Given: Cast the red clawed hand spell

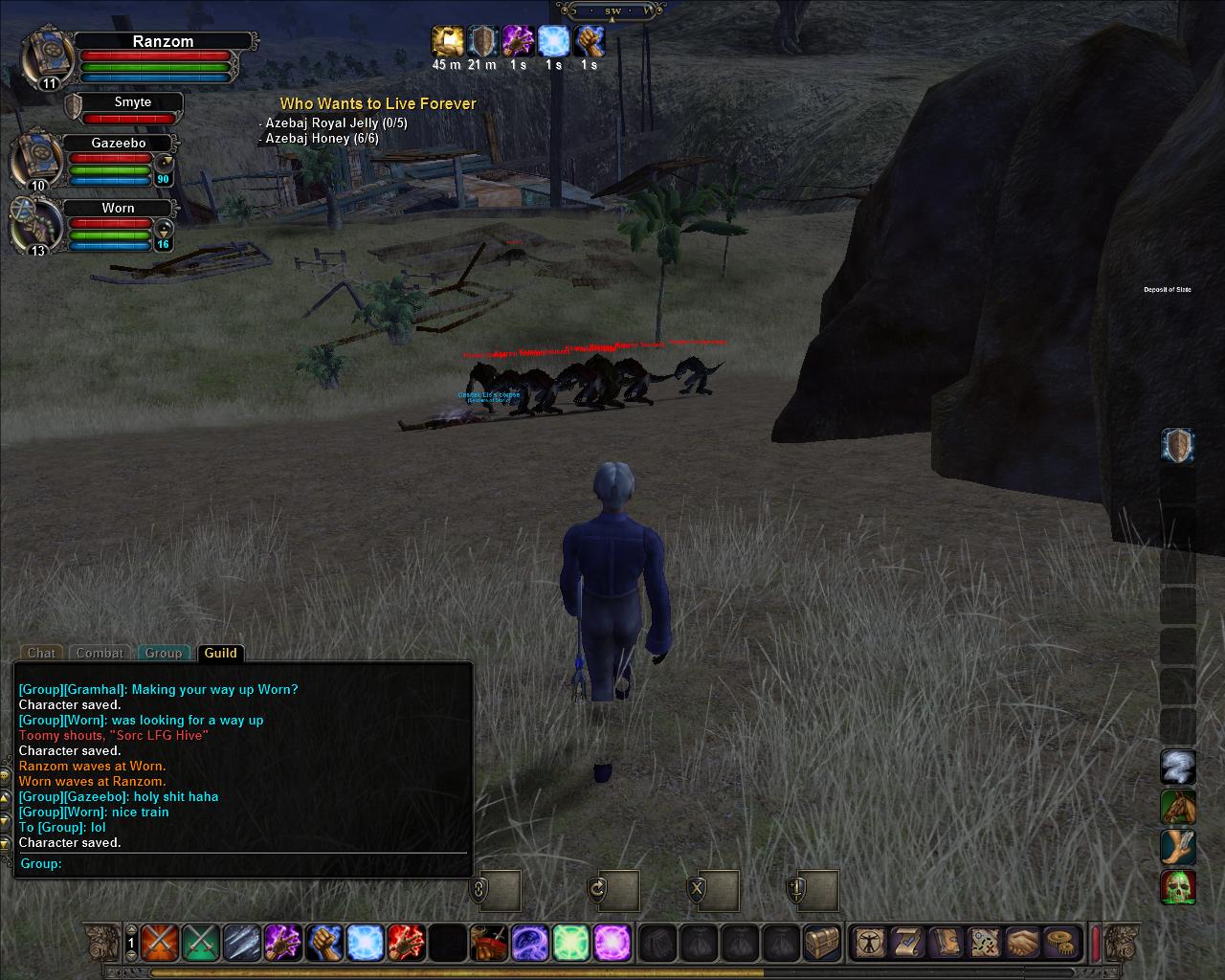Looking at the screenshot, I should point(406,943).
